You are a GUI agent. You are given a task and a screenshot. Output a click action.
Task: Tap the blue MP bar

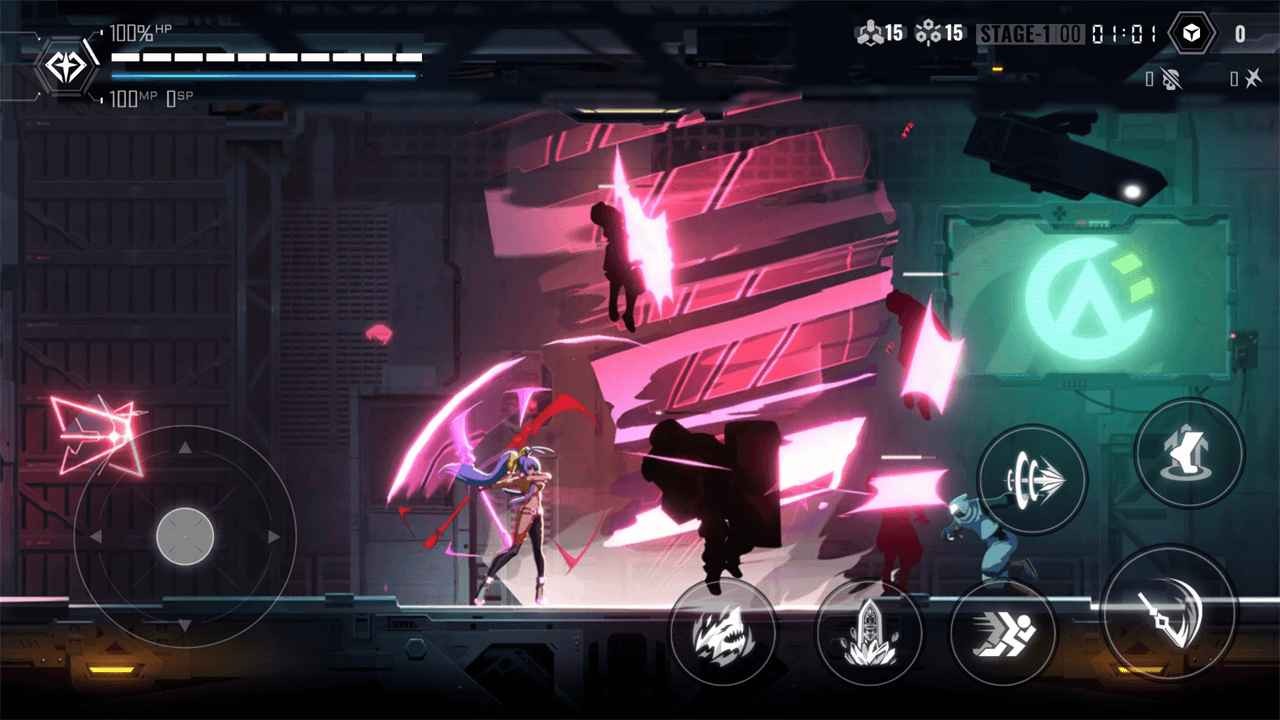tap(263, 75)
